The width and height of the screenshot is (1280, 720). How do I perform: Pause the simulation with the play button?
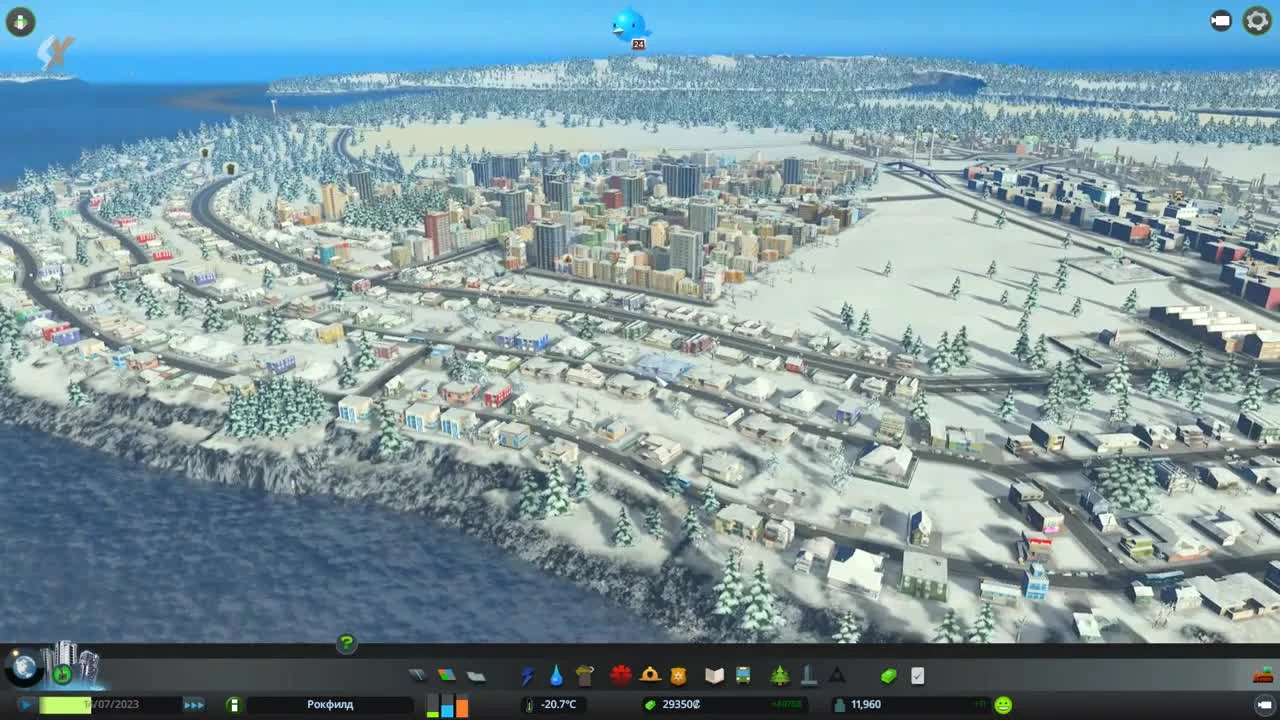[27, 704]
